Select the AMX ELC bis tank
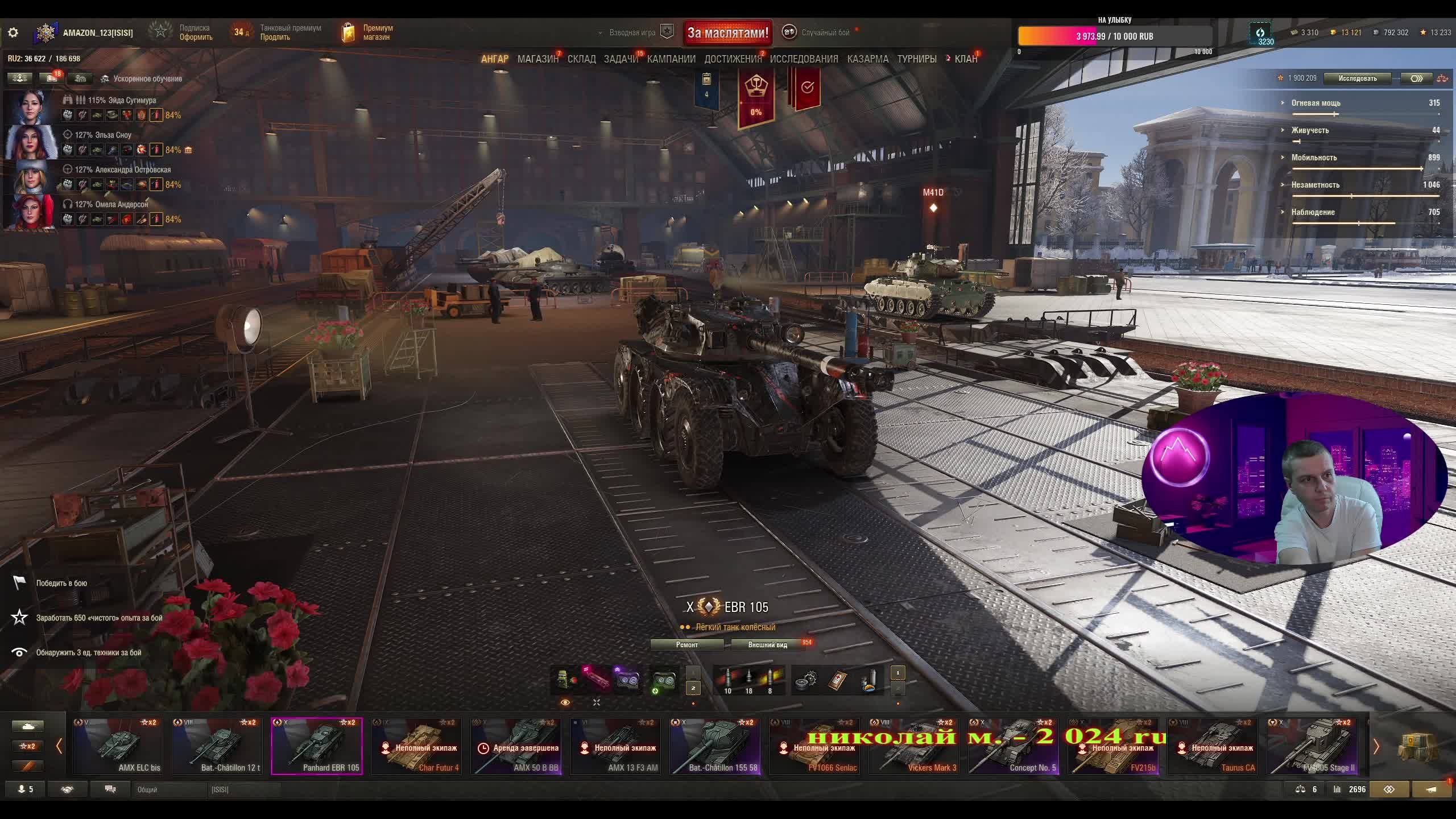Screen dimensions: 1456x819 click(118, 746)
